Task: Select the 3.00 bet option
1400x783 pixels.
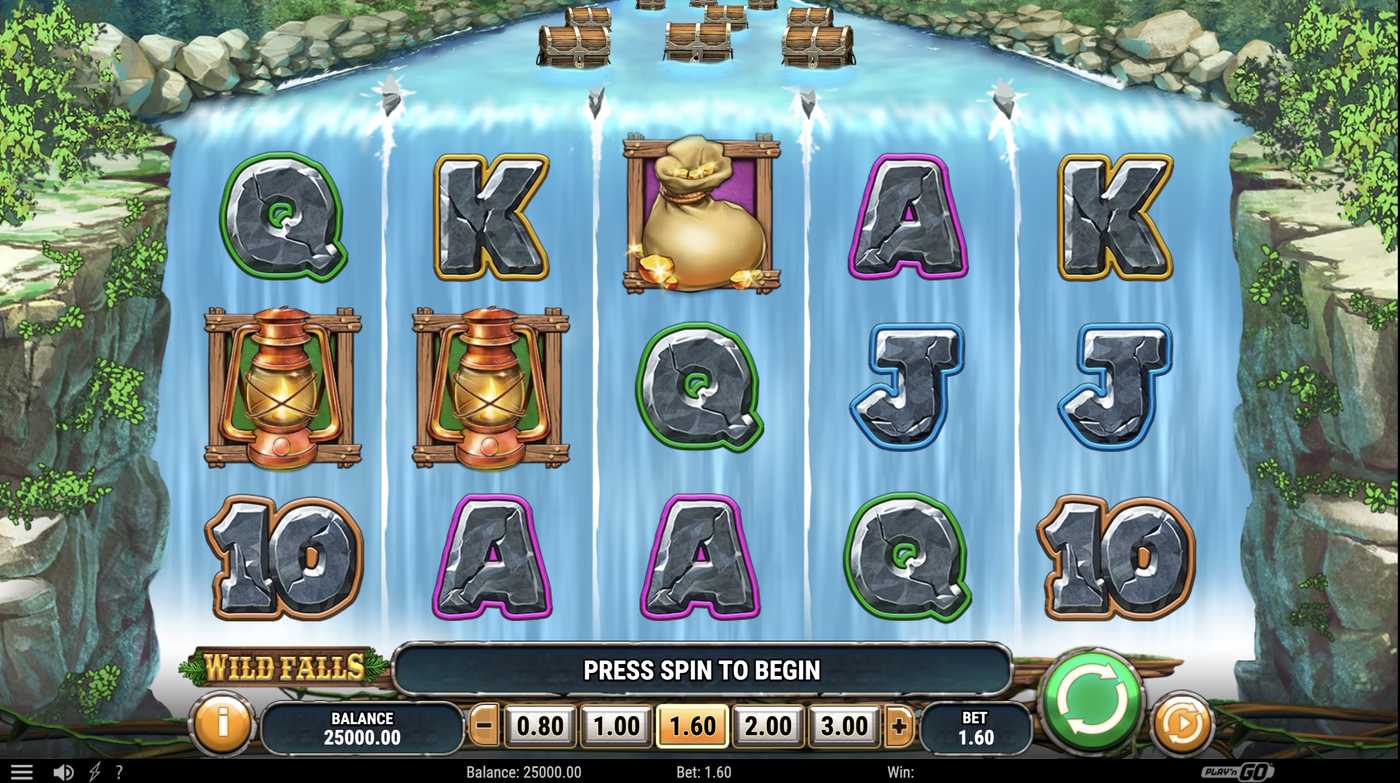Action: [x=842, y=726]
